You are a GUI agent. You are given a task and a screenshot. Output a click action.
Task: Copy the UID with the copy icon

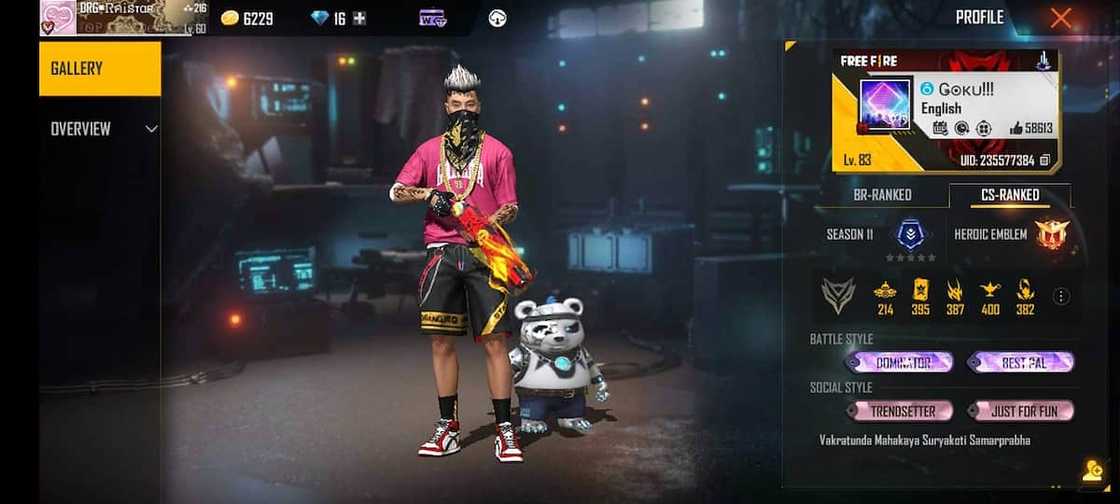click(1045, 160)
